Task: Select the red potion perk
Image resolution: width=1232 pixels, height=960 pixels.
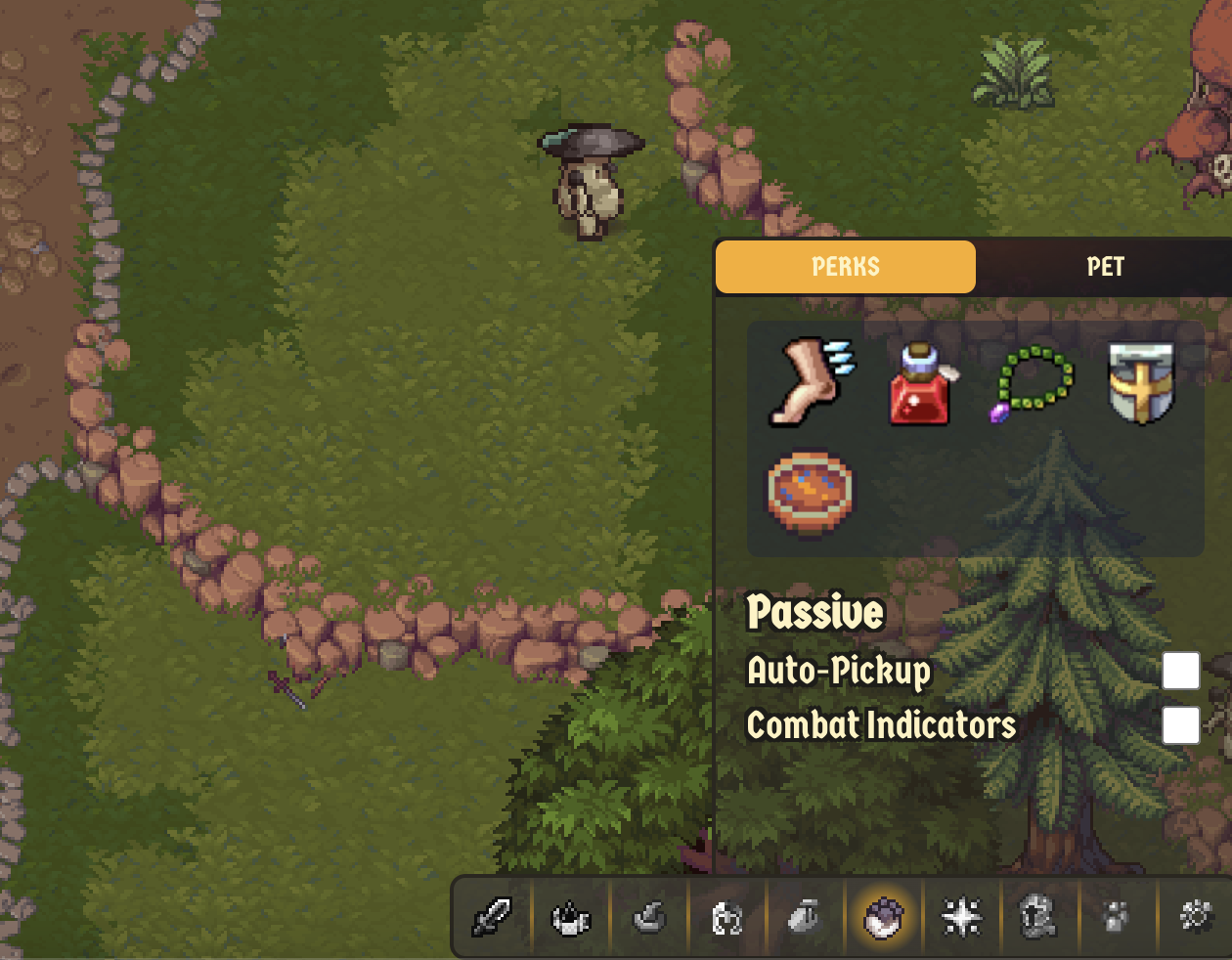Action: [920, 384]
